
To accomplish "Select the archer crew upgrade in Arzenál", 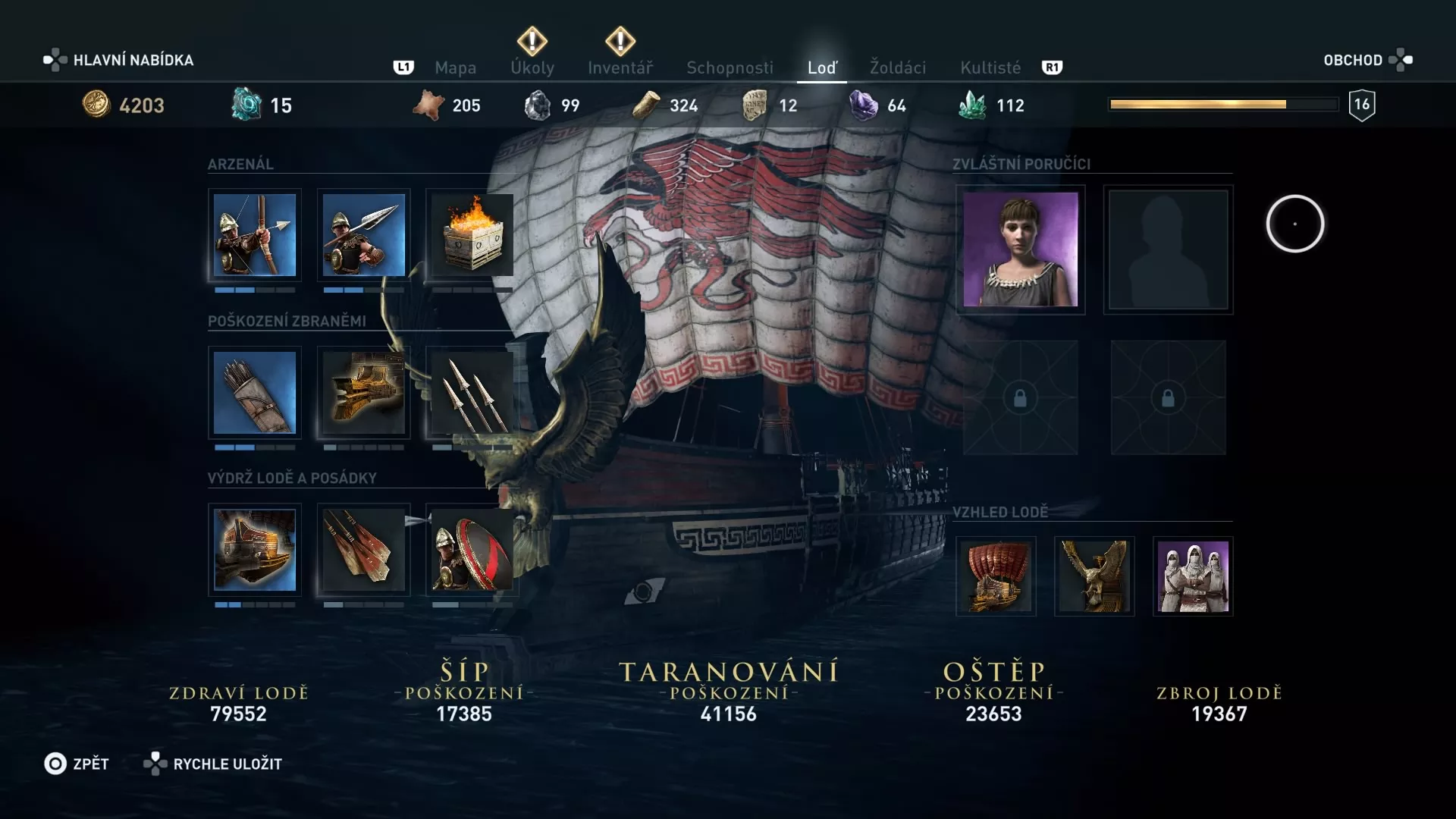I will (255, 236).
